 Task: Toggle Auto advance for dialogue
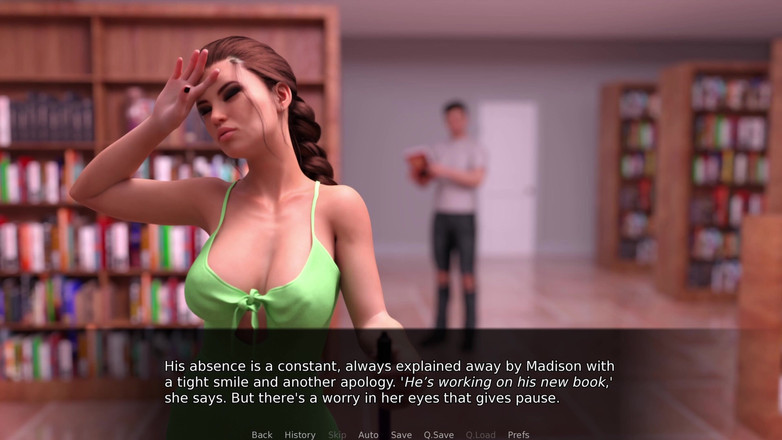(368, 435)
